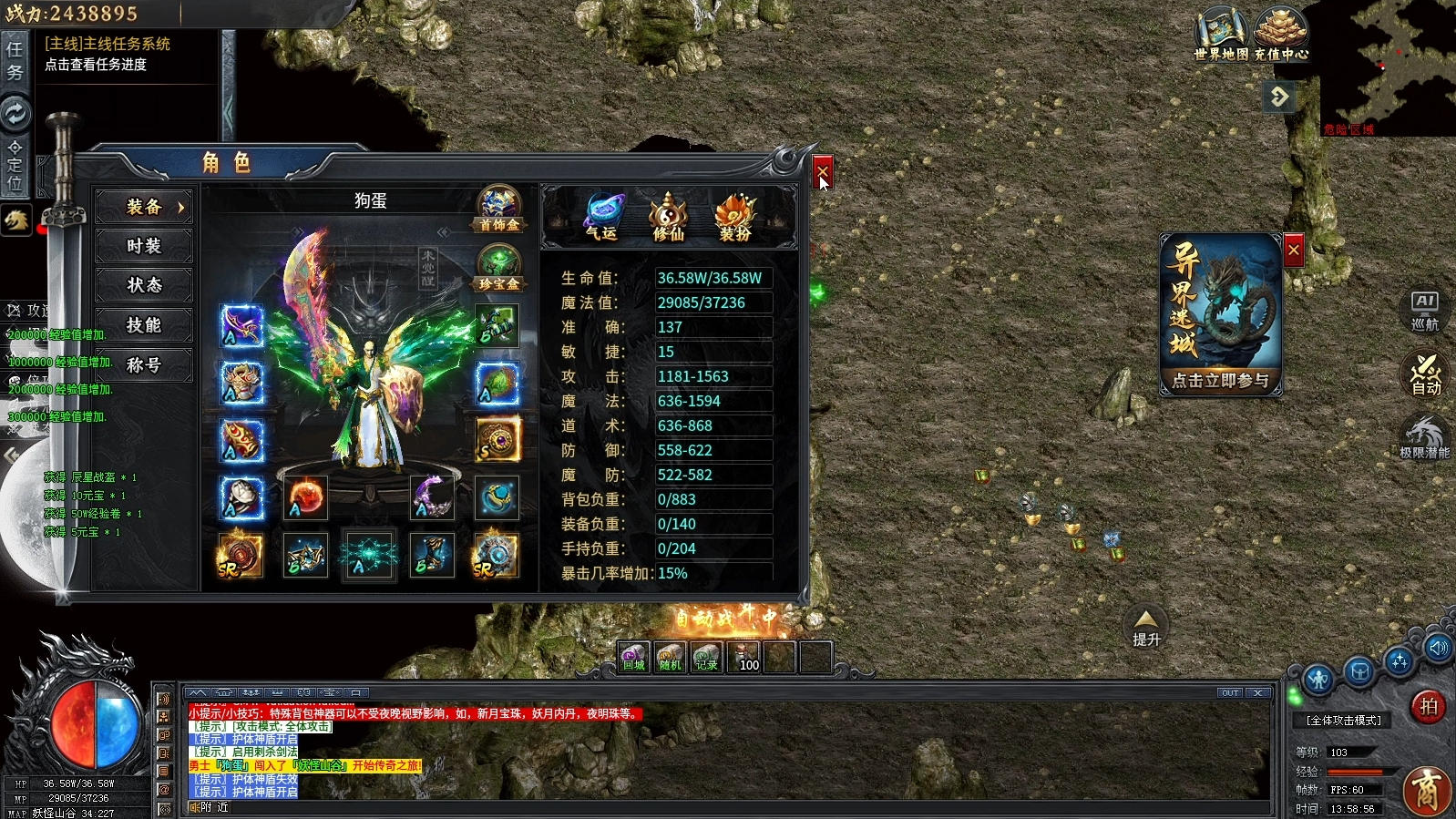Toggle AI 巡航 cruise mode
Image resolution: width=1456 pixels, height=819 pixels.
(x=1424, y=311)
